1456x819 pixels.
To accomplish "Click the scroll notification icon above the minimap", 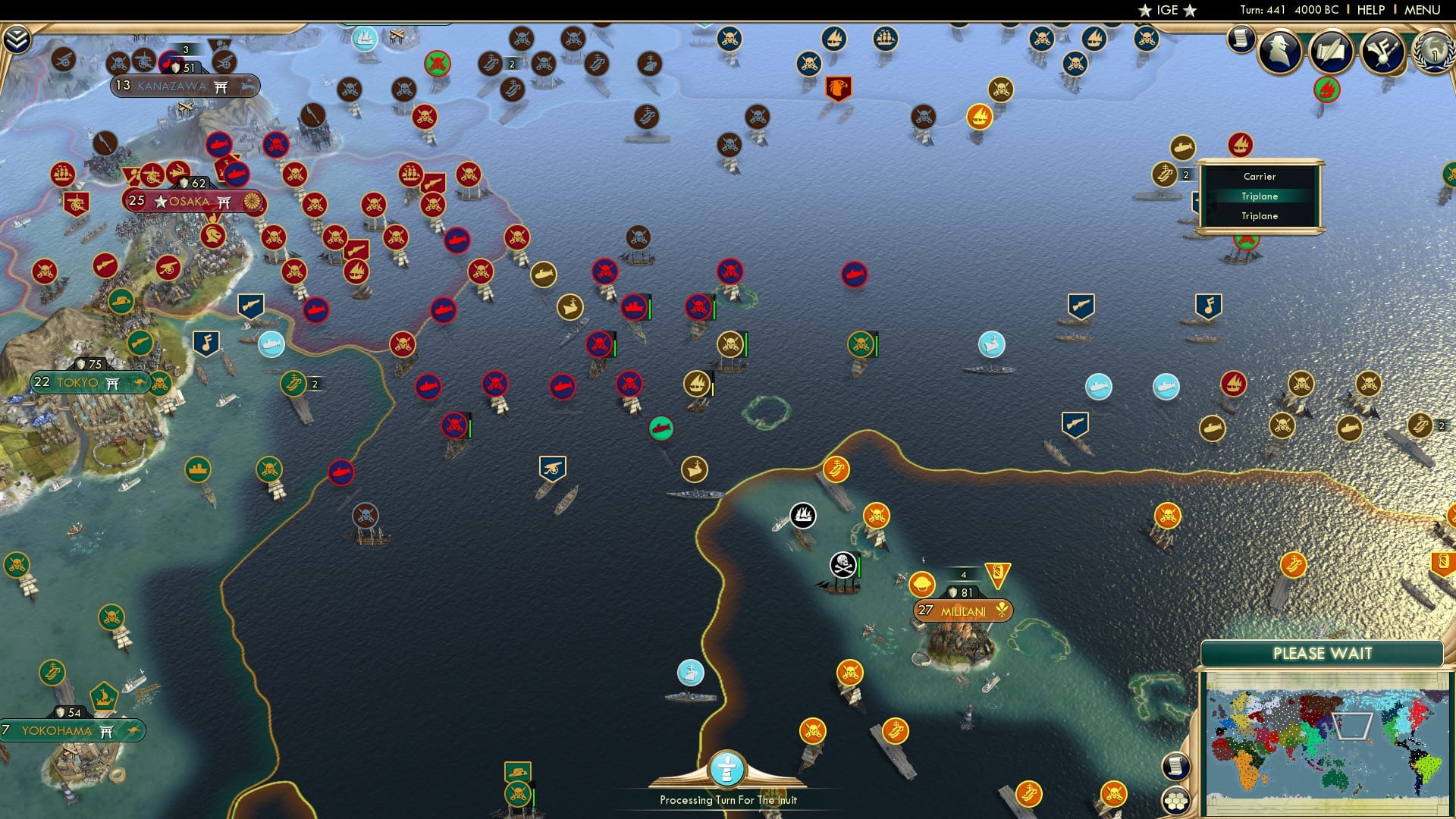I will coord(1176,767).
